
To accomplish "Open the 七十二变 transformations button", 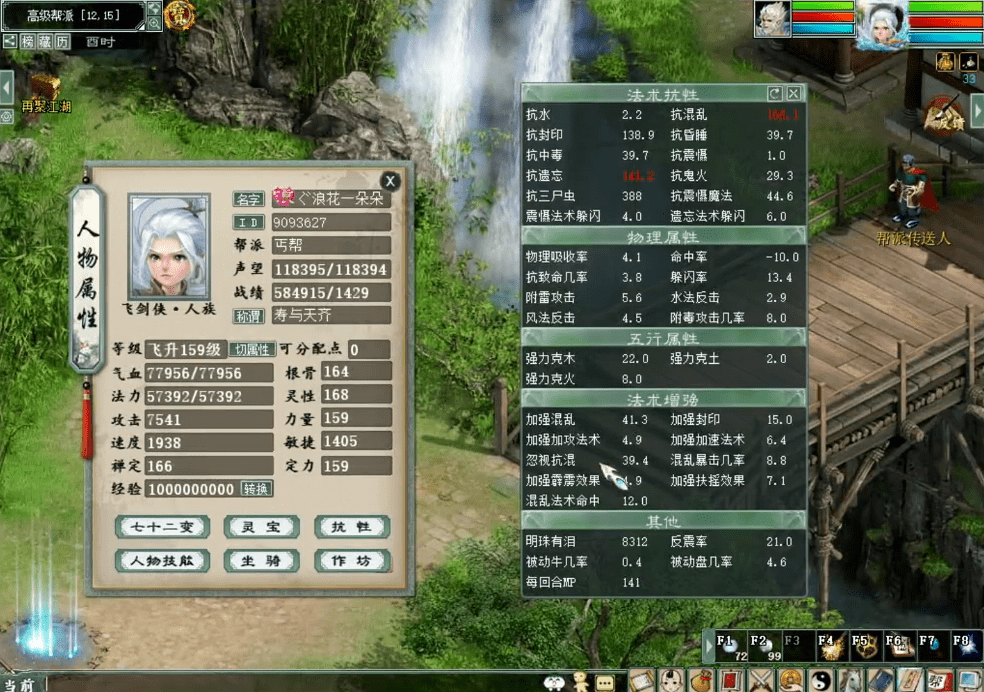I will (160, 527).
